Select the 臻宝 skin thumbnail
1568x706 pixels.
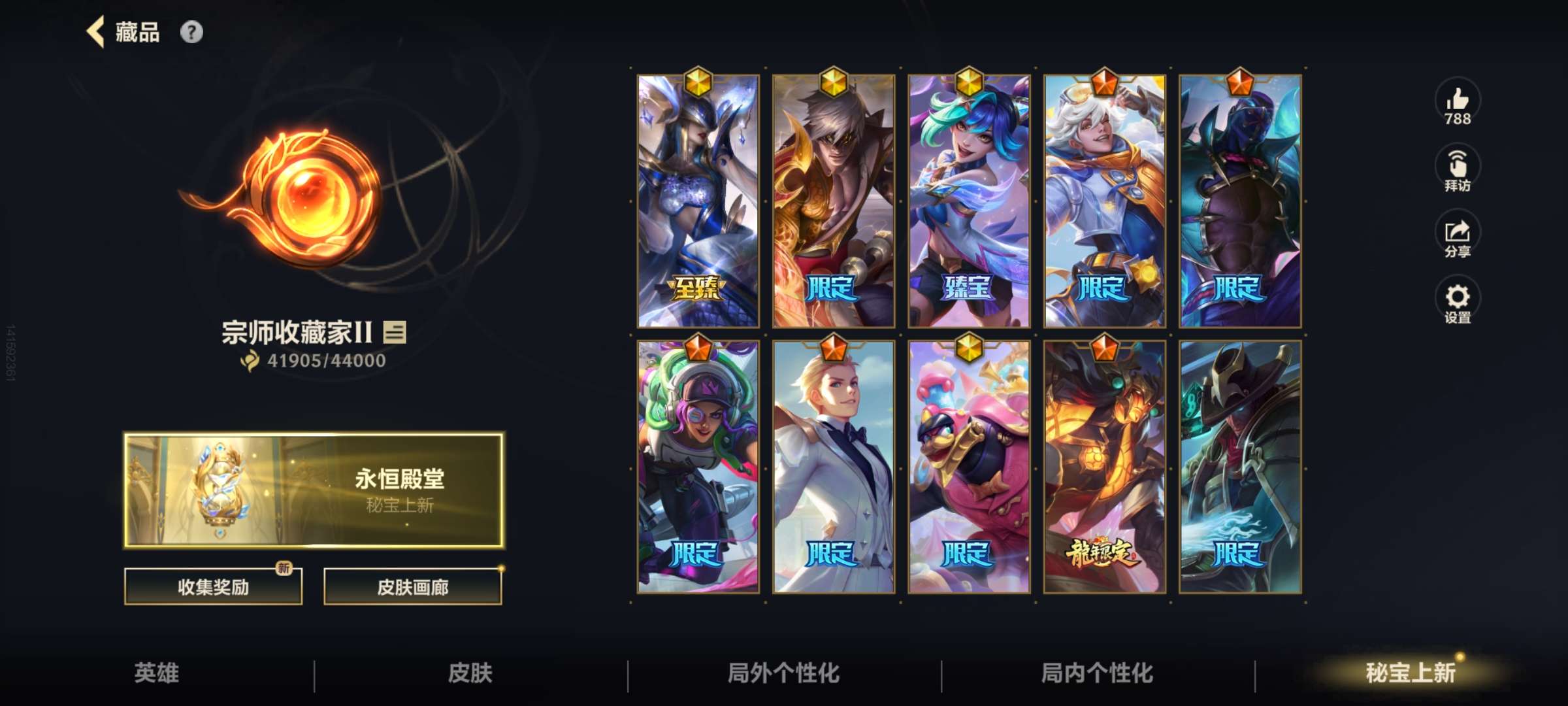click(x=968, y=196)
